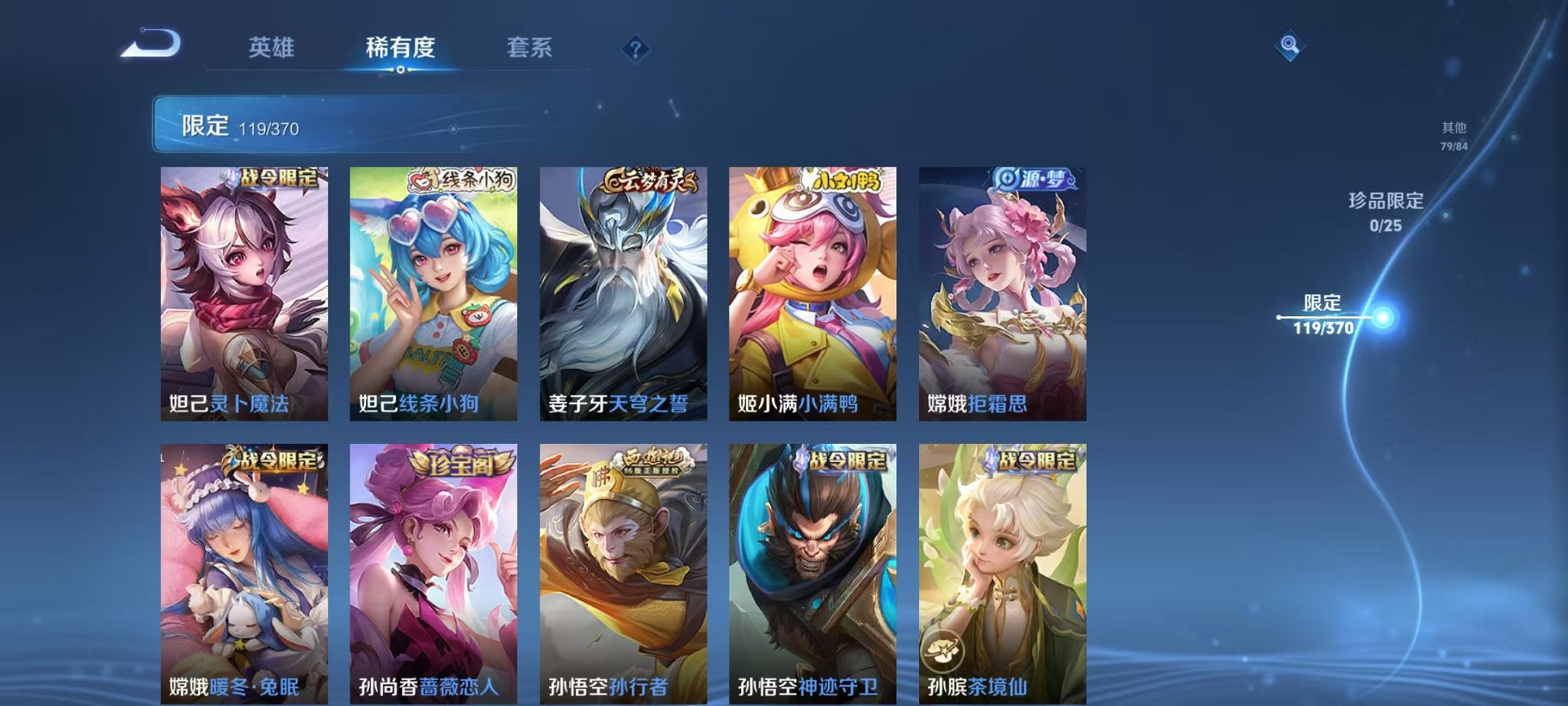
Task: Click the 小刘鸭 badge on 姬小满 card
Action: (845, 181)
